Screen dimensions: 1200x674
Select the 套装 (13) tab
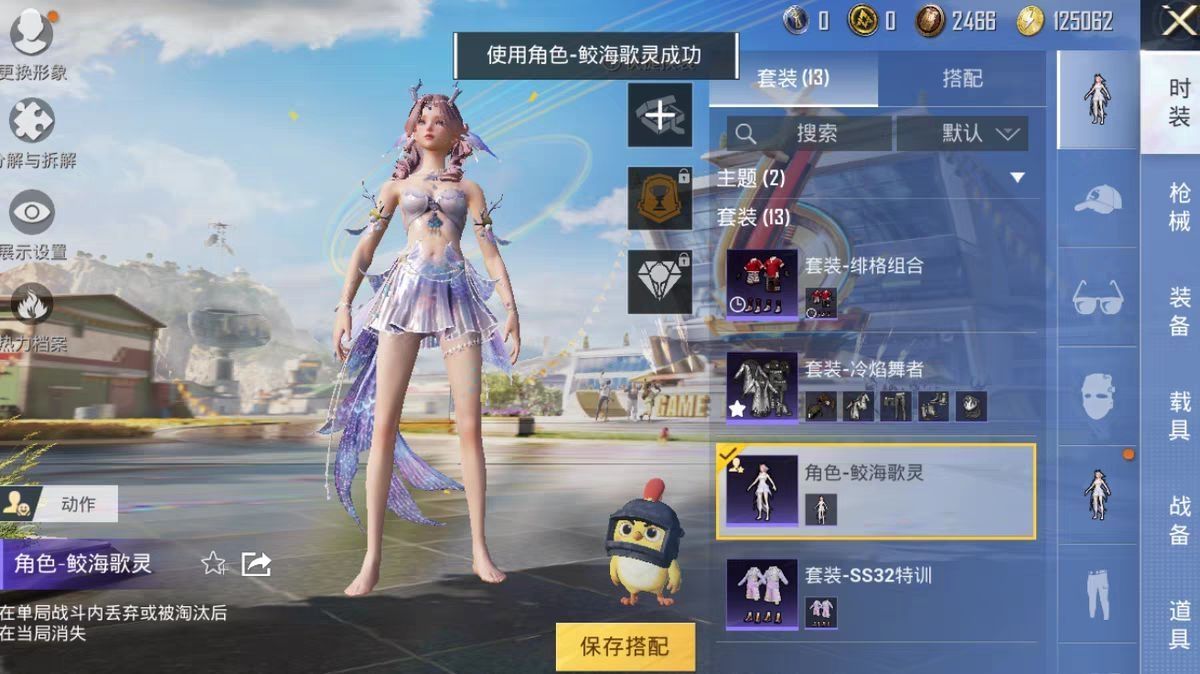pyautogui.click(x=793, y=79)
